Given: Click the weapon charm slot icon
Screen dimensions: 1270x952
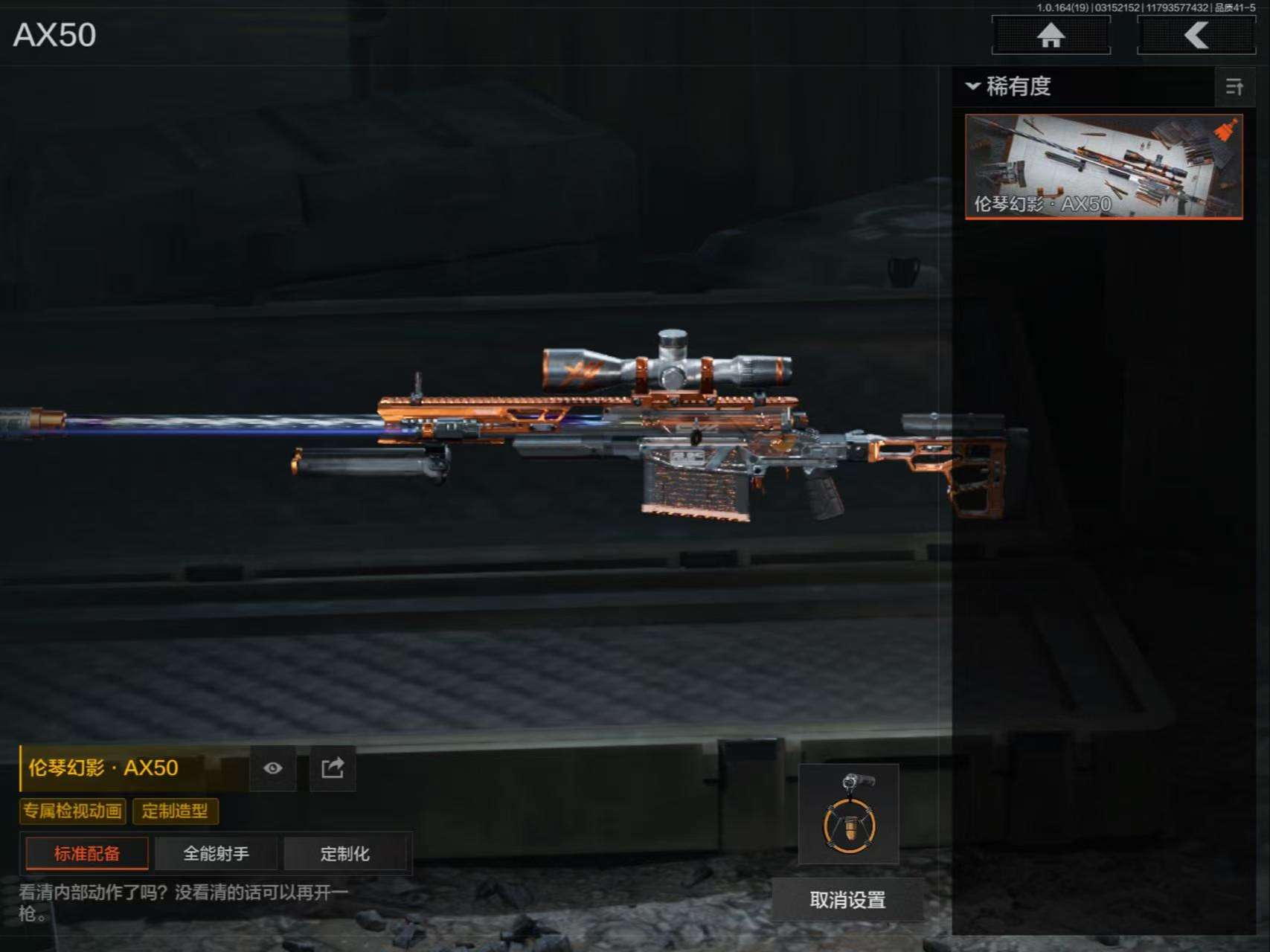Looking at the screenshot, I should [849, 814].
